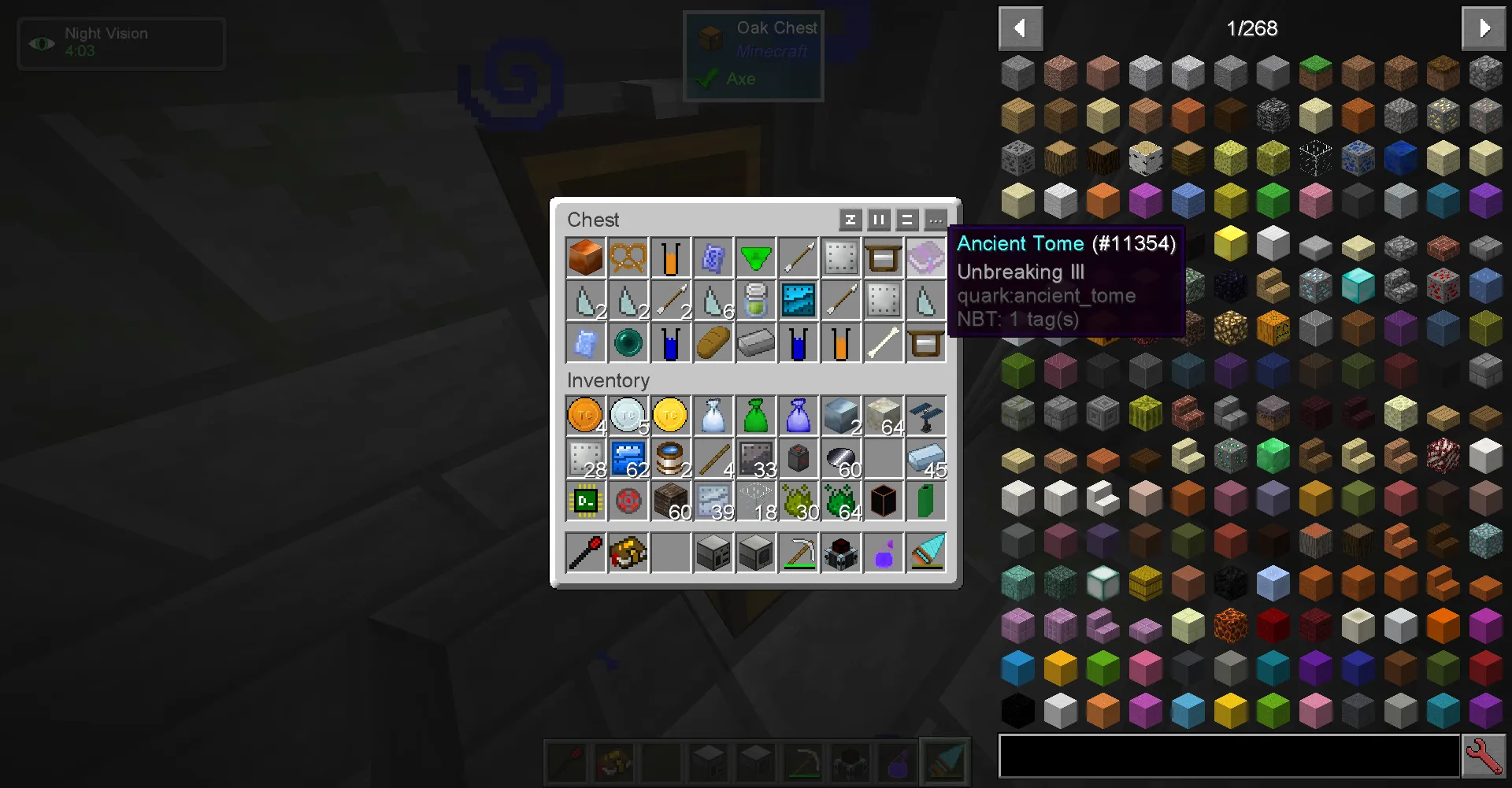1512x788 pixels.
Task: Click the furnace block in the hotbar
Action: pyautogui.click(x=709, y=762)
